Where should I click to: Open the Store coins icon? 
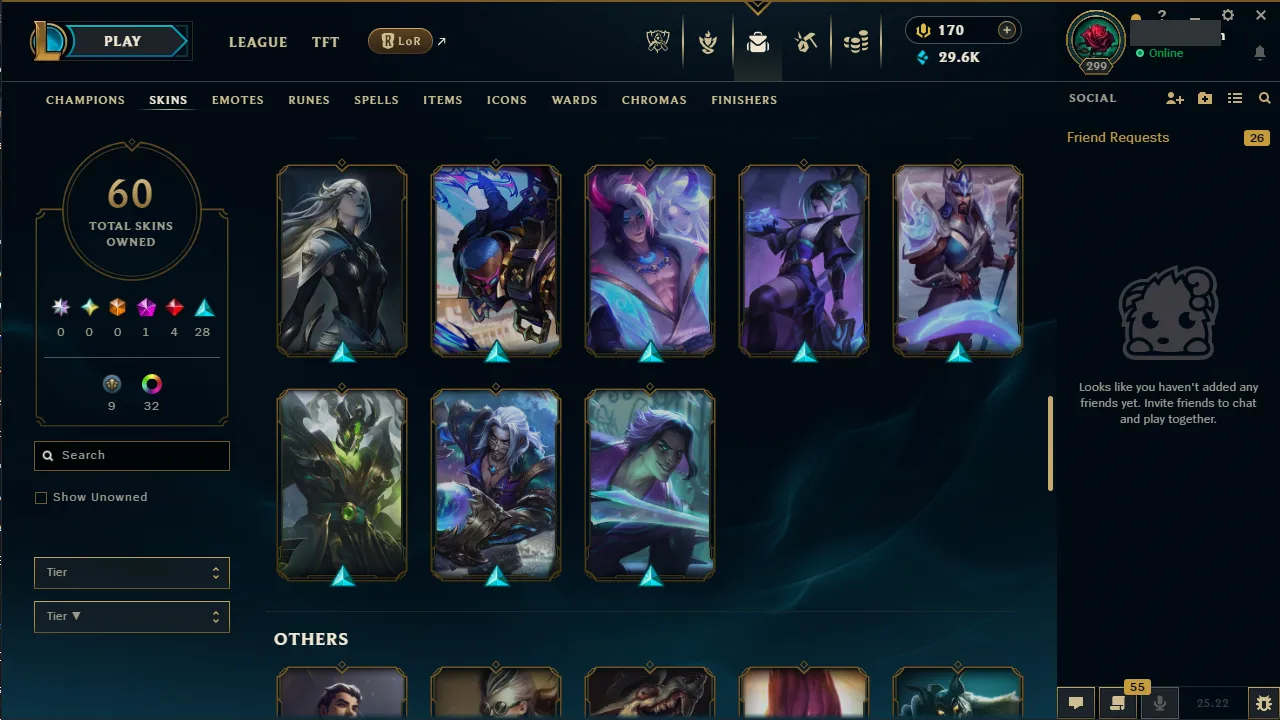point(856,42)
